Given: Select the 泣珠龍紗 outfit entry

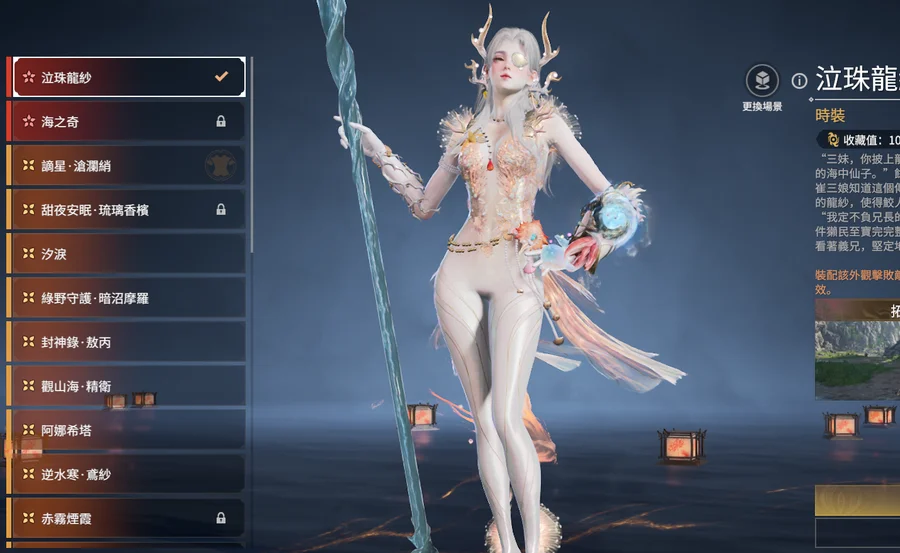Looking at the screenshot, I should [126, 77].
